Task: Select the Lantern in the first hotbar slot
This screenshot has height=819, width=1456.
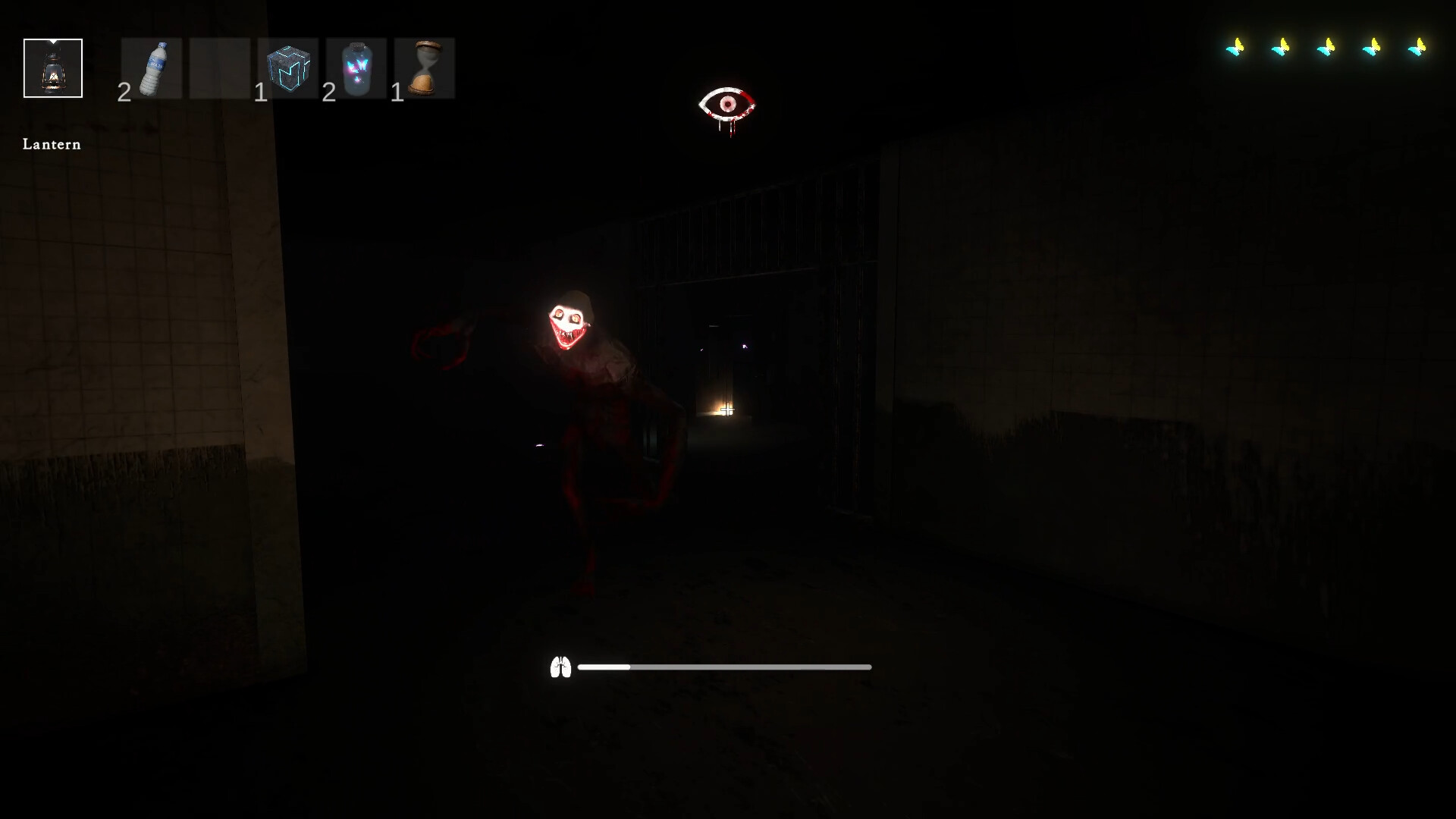Action: (52, 67)
